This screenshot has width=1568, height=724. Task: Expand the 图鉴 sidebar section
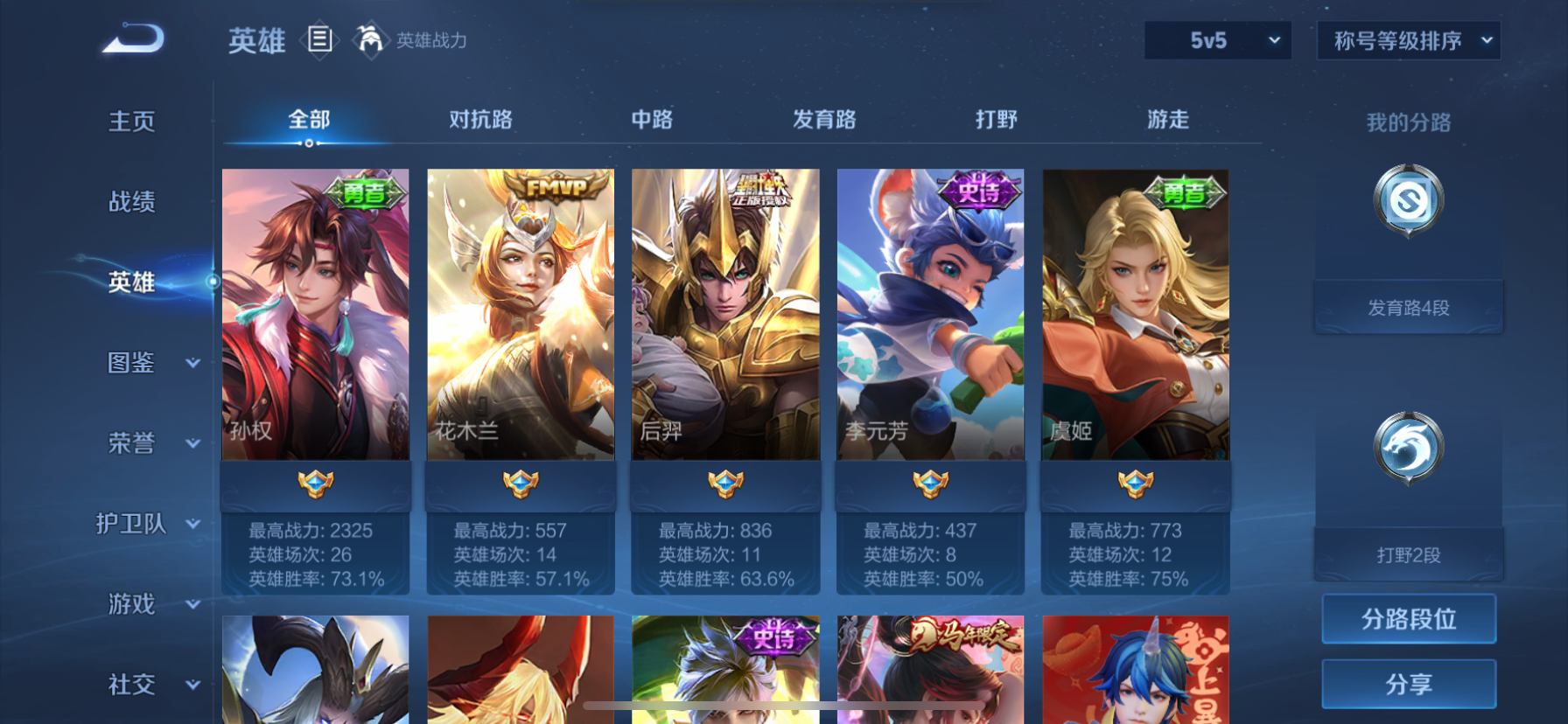(131, 363)
